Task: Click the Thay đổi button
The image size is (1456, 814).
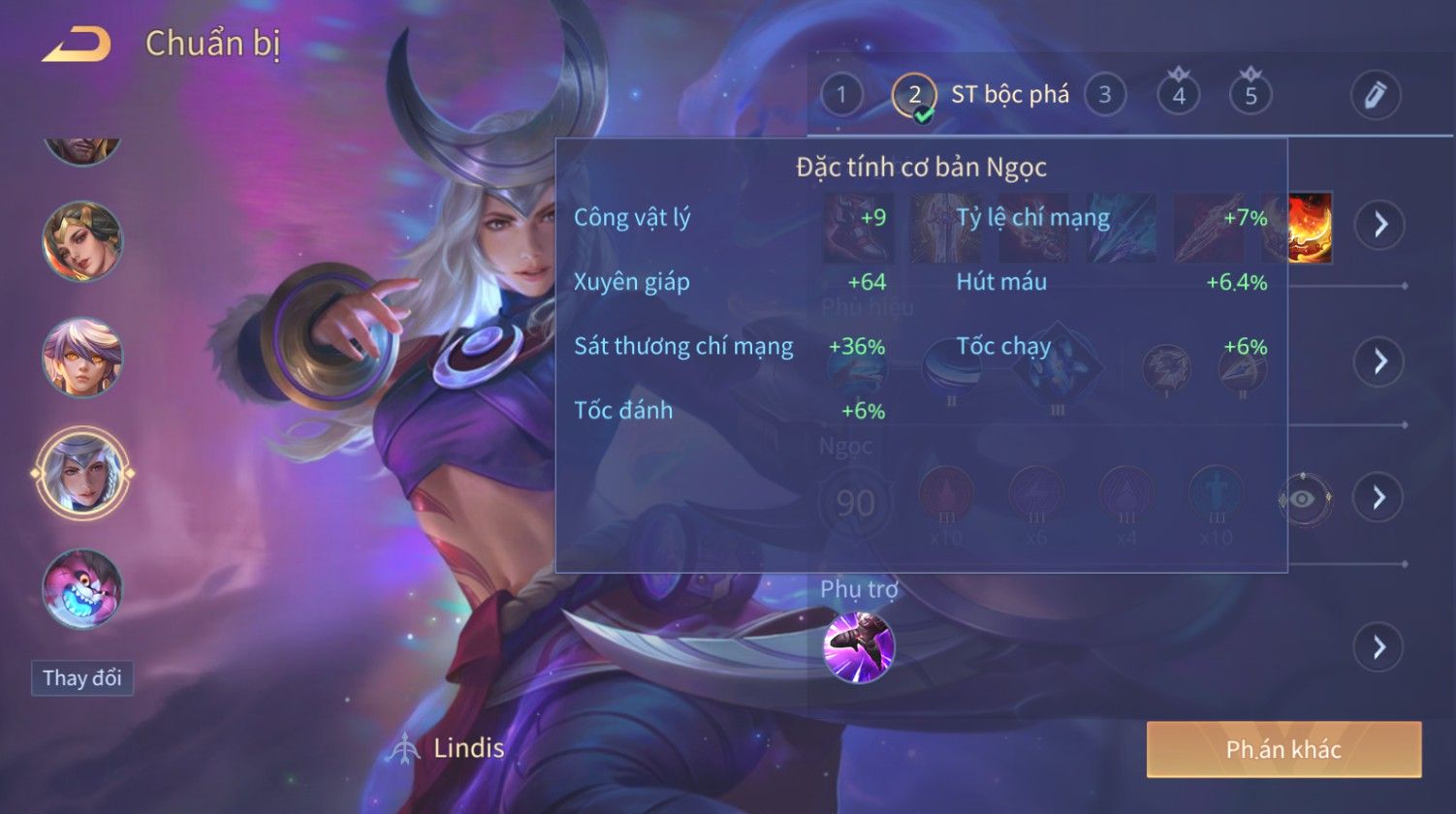Action: 82,677
